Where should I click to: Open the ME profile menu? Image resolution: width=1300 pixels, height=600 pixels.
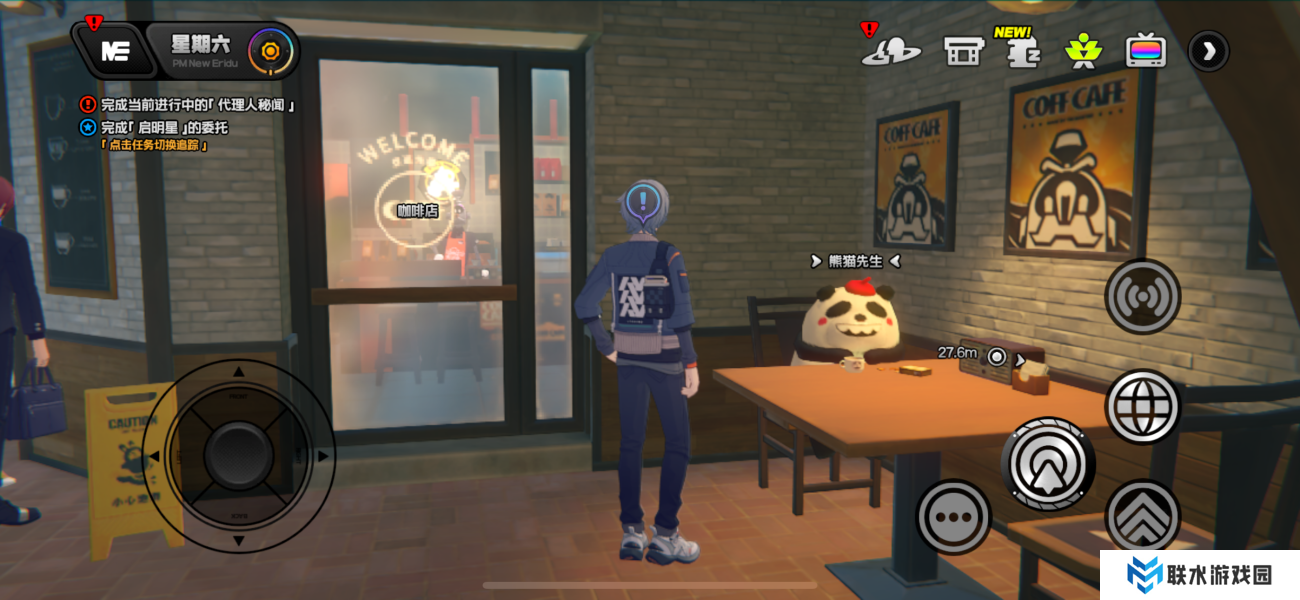[x=115, y=52]
